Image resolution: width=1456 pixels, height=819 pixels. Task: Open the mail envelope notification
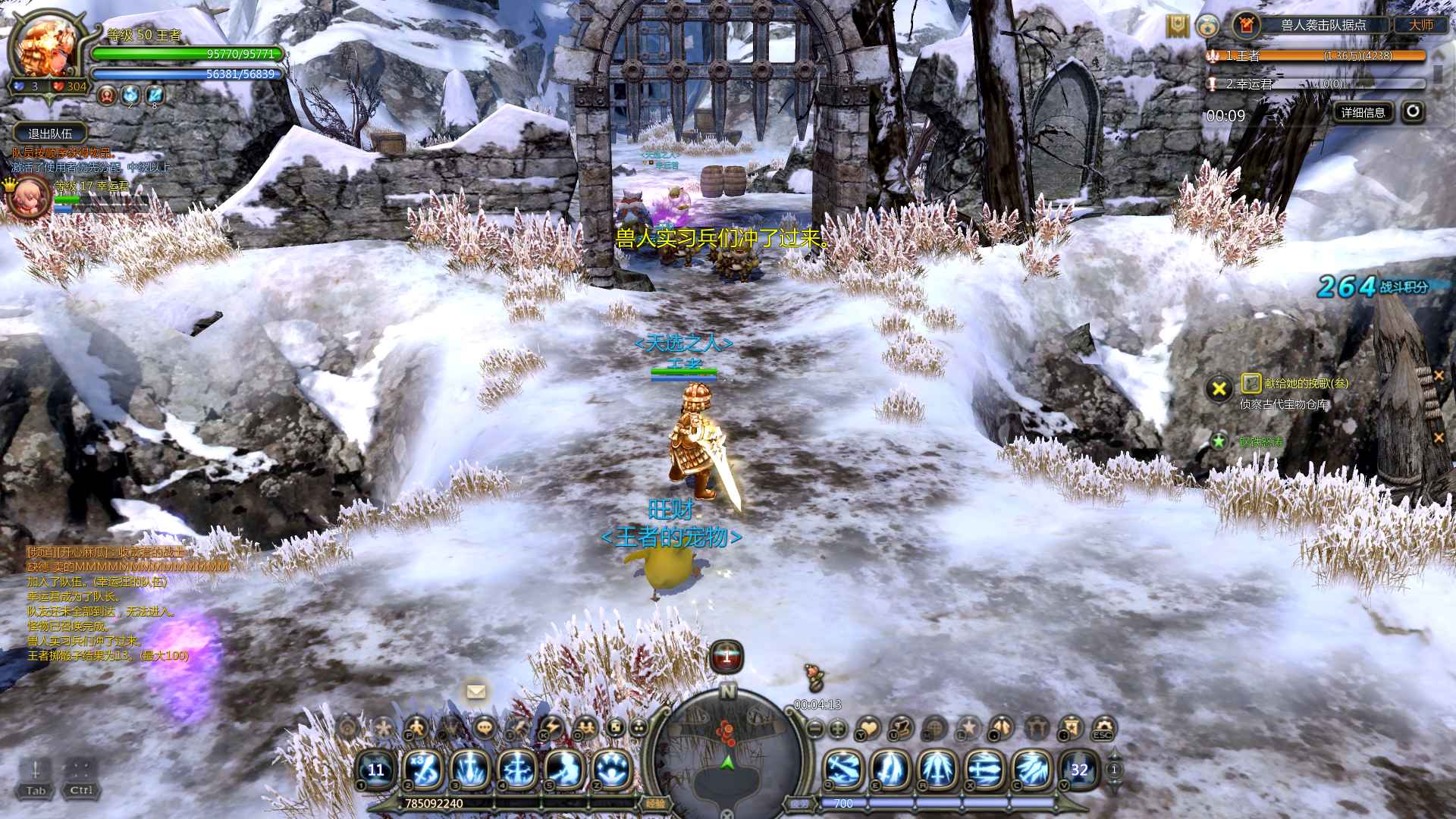[476, 692]
